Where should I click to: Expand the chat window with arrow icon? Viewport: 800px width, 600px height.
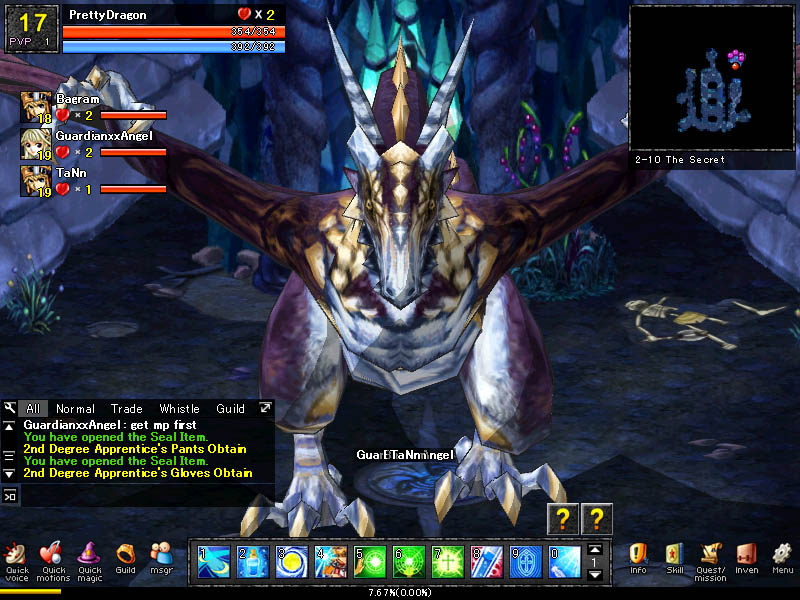[x=265, y=408]
